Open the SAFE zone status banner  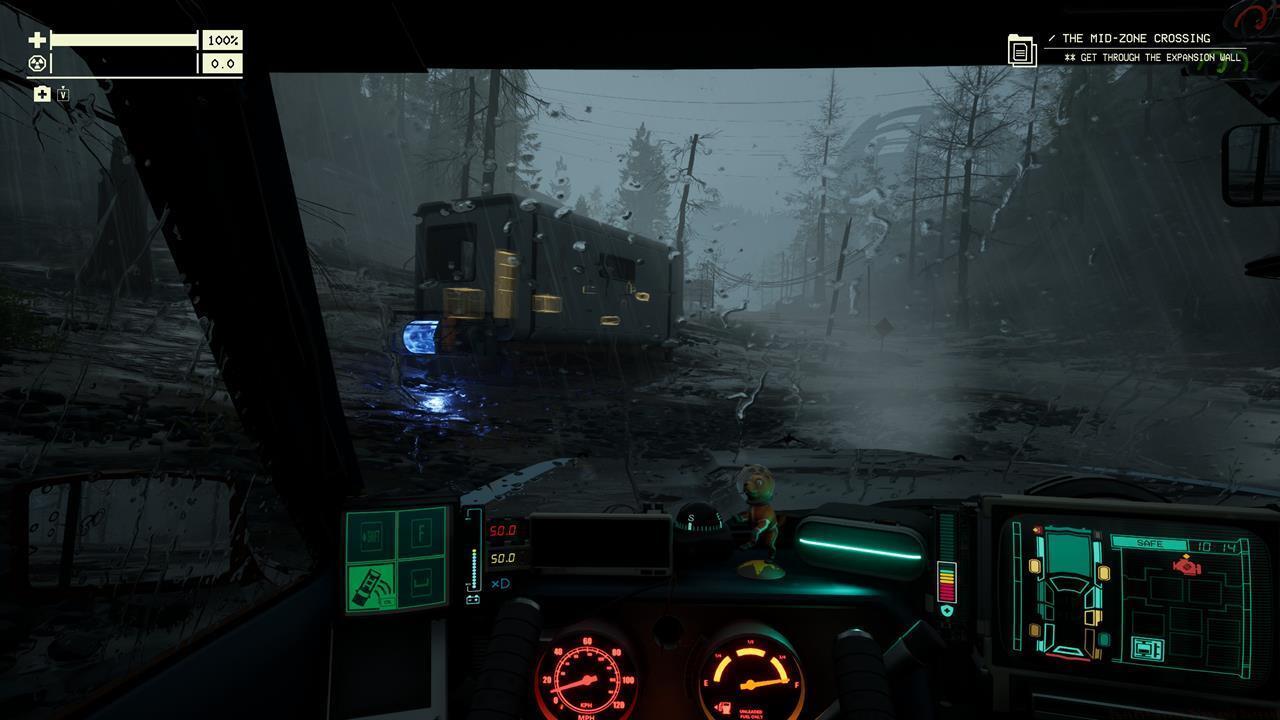[1150, 543]
